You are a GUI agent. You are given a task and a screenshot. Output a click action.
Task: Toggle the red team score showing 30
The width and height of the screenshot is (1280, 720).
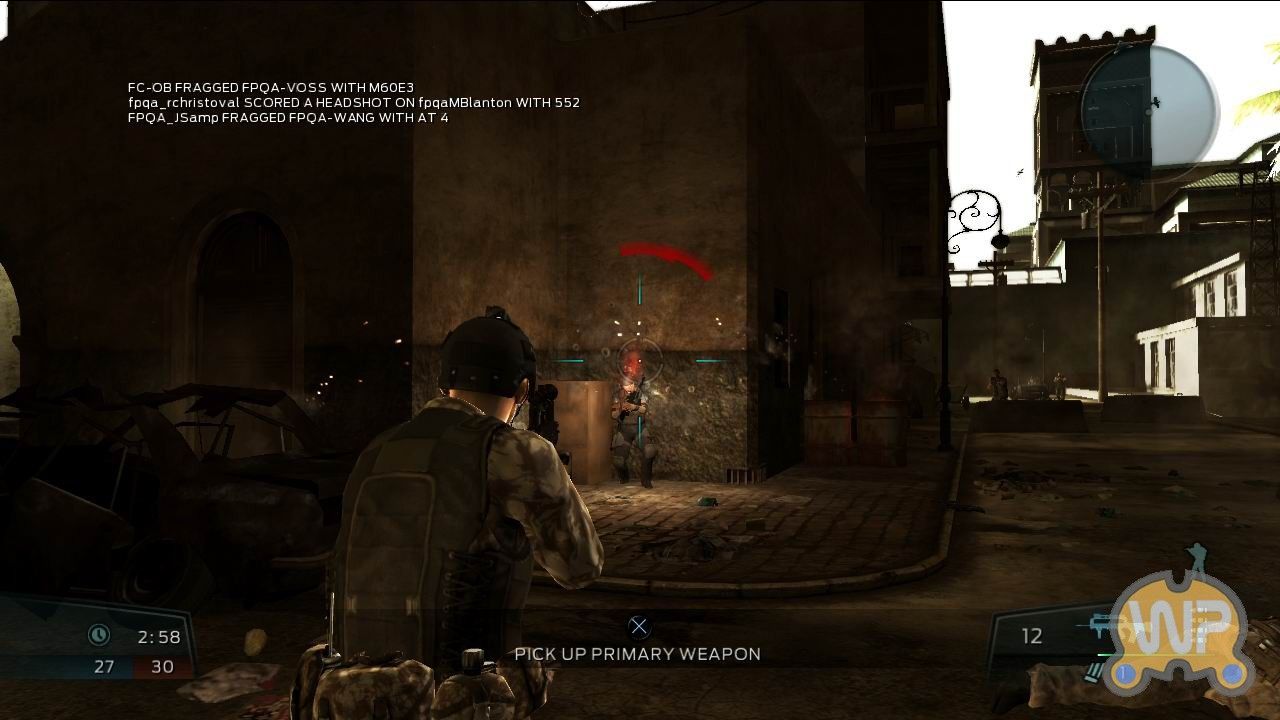point(163,665)
